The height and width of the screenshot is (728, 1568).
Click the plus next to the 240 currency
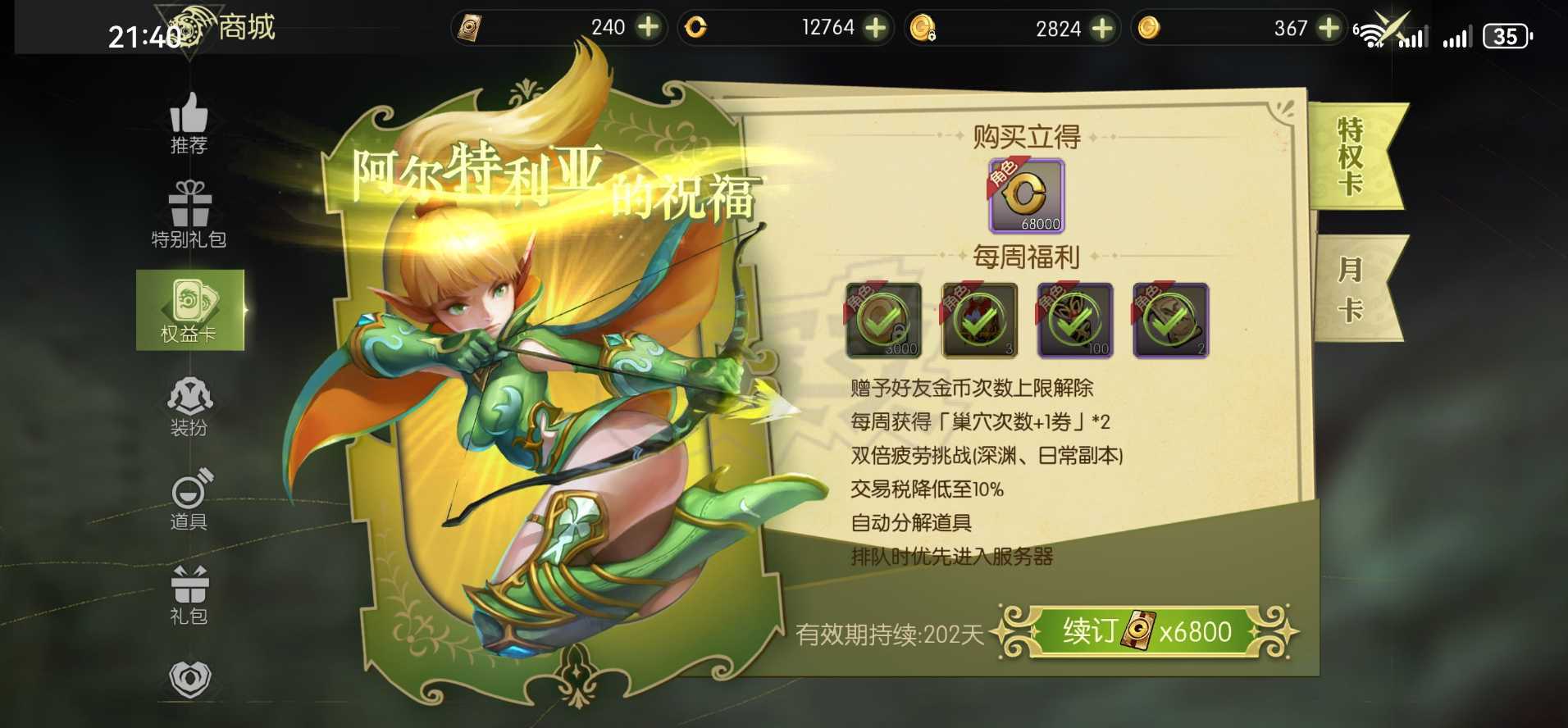[649, 27]
